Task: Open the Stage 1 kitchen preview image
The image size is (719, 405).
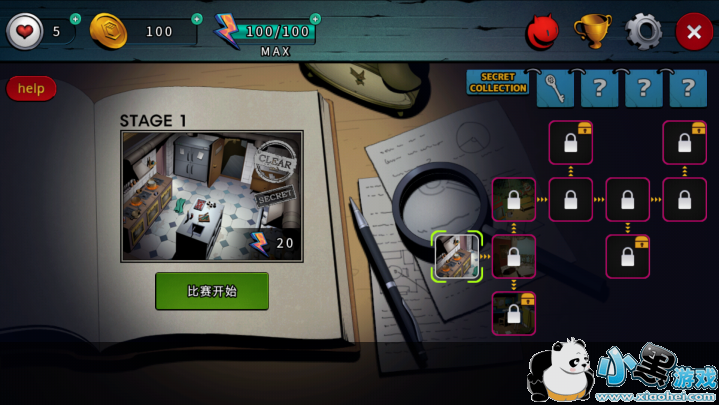Action: point(212,195)
